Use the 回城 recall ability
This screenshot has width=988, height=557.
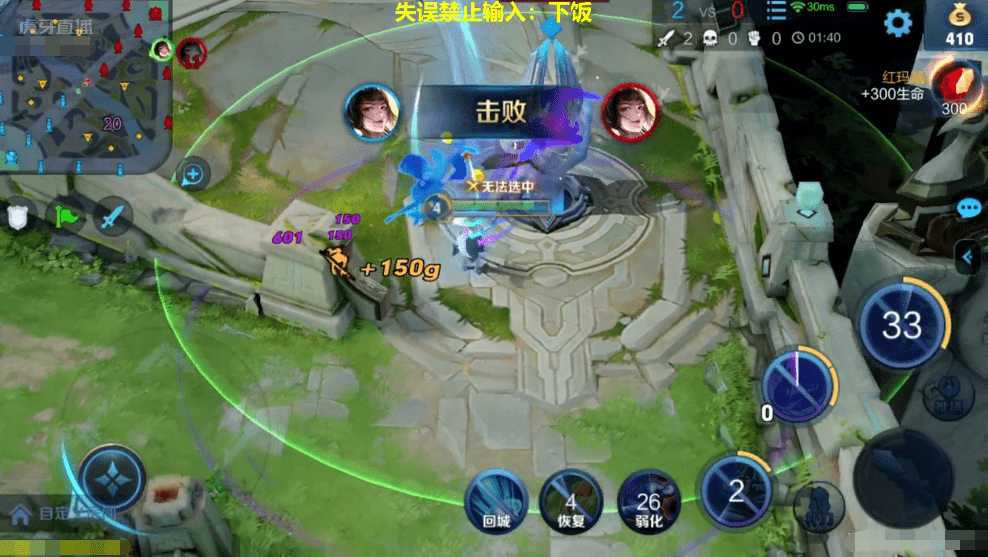pos(497,499)
